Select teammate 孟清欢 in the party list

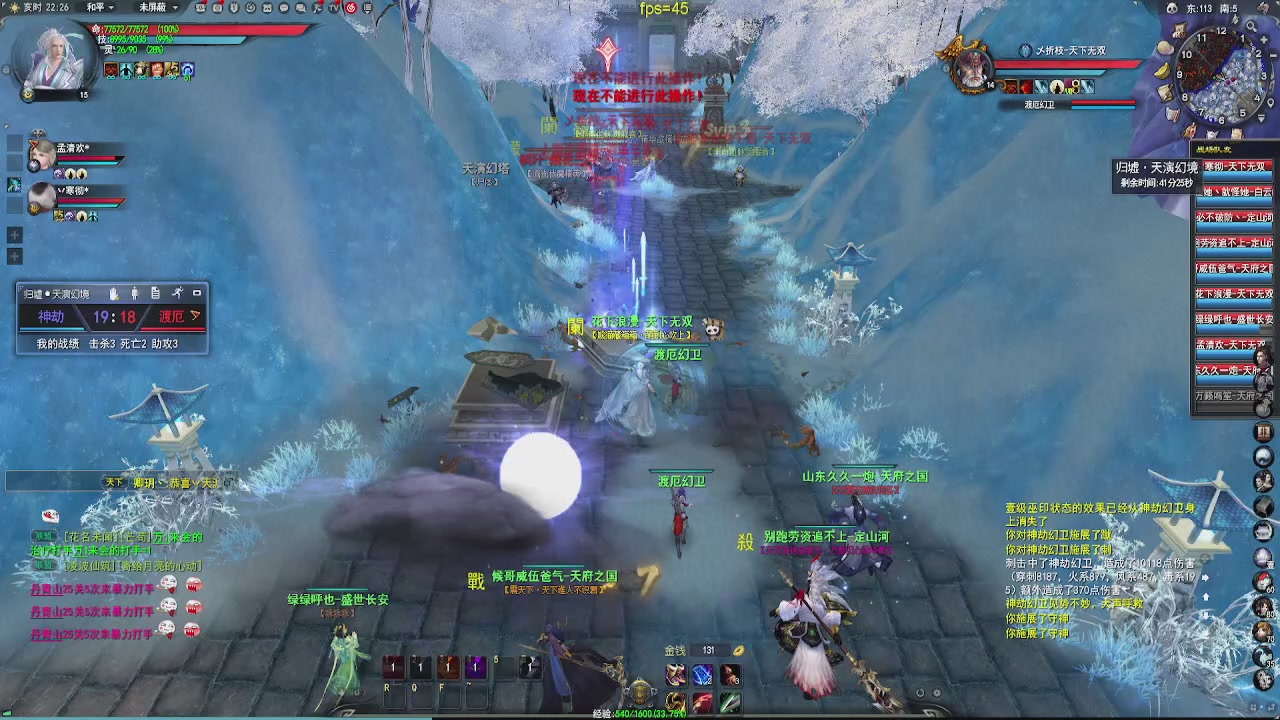pos(42,155)
